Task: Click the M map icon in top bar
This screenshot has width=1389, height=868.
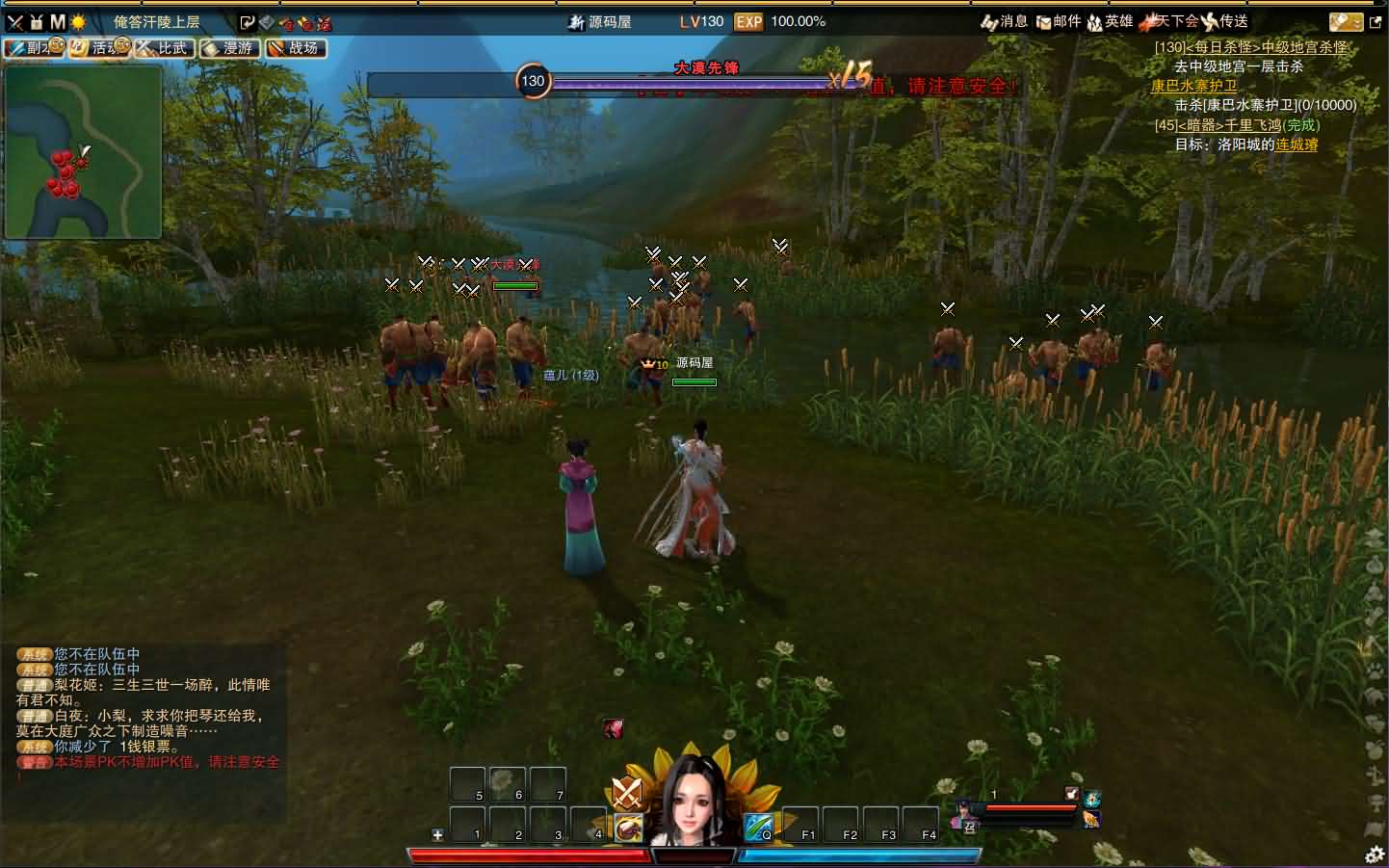Action: 58,21
